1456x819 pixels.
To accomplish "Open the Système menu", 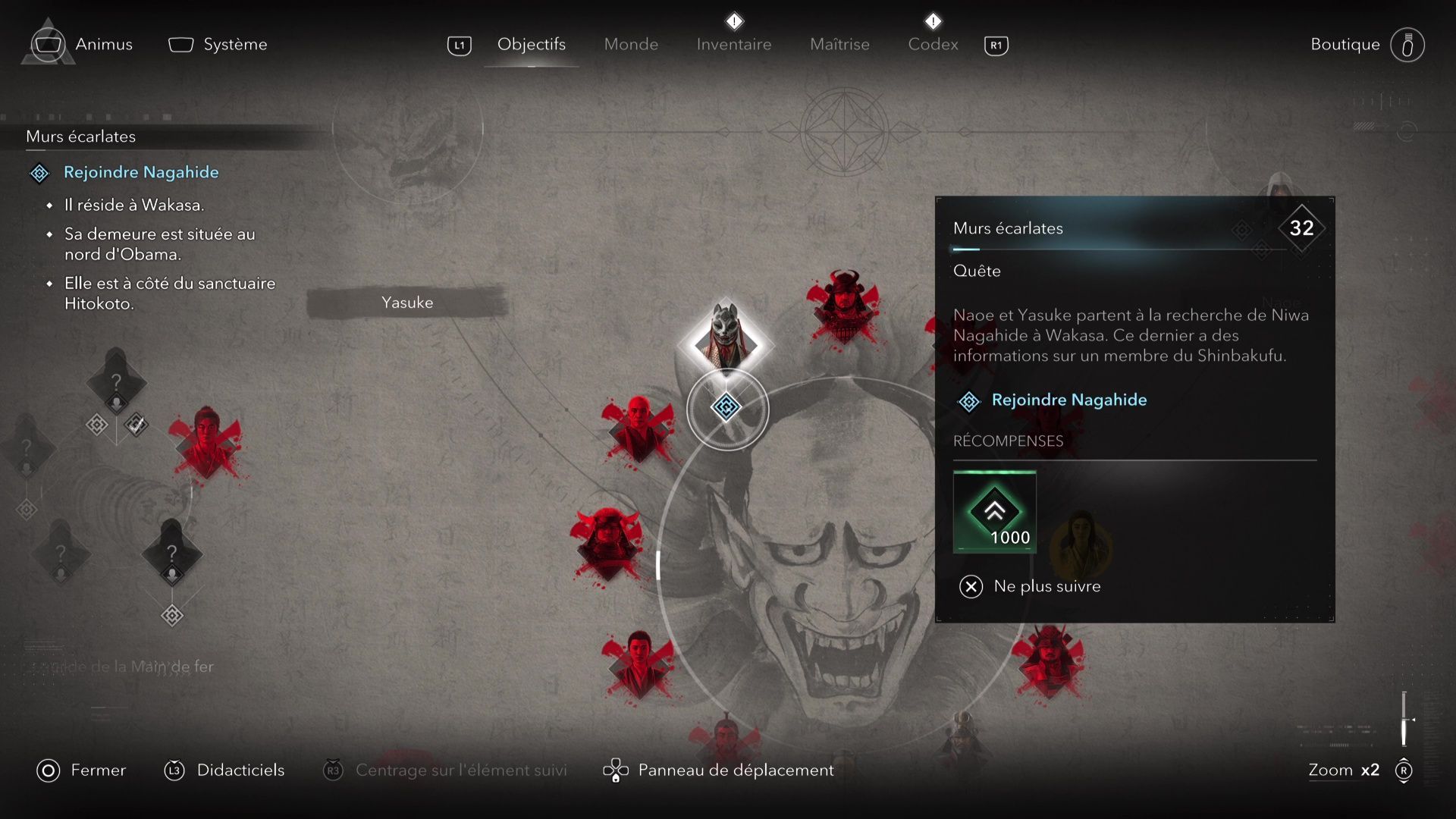I will click(234, 45).
